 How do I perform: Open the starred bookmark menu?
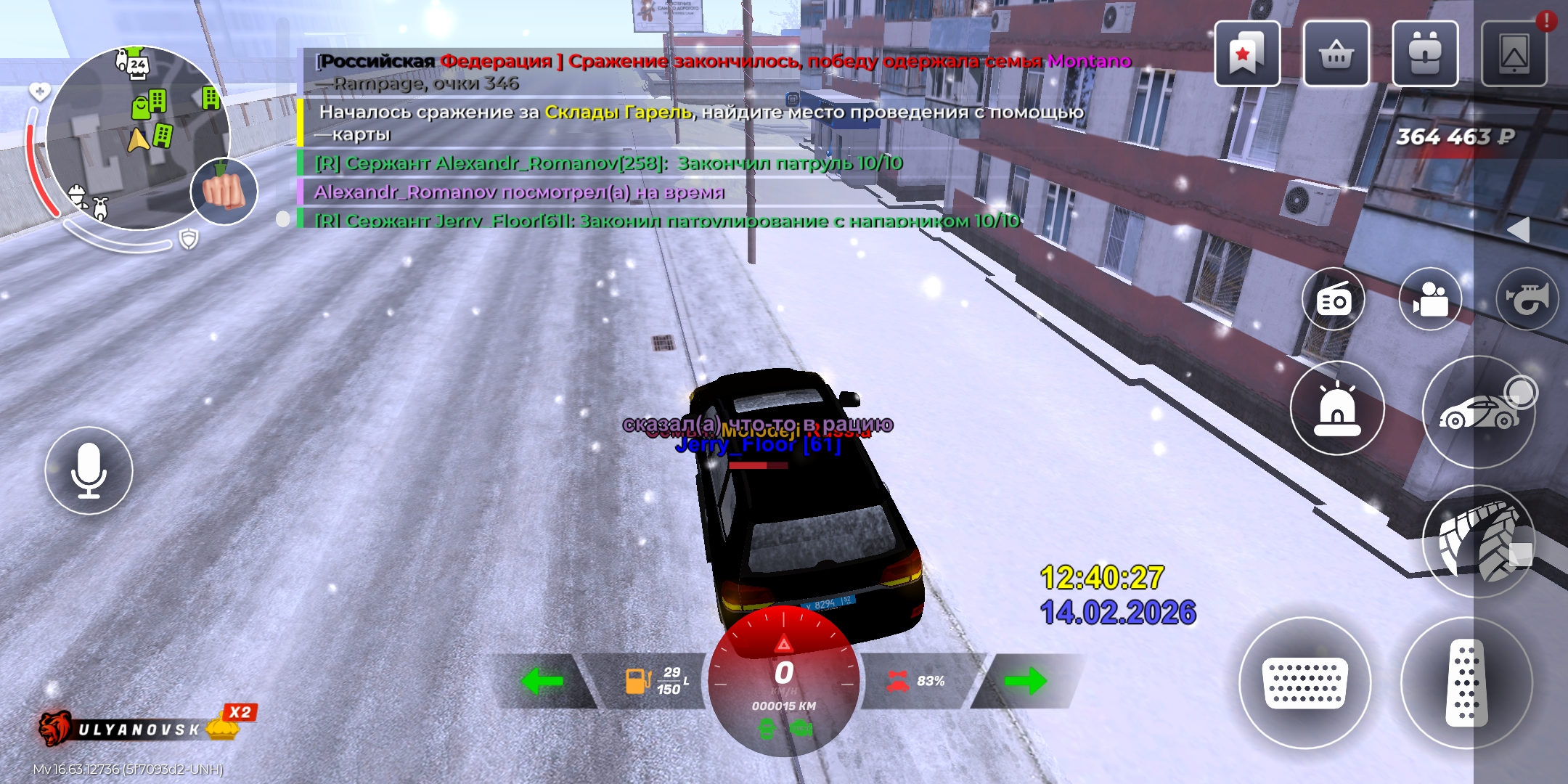coord(1246,54)
